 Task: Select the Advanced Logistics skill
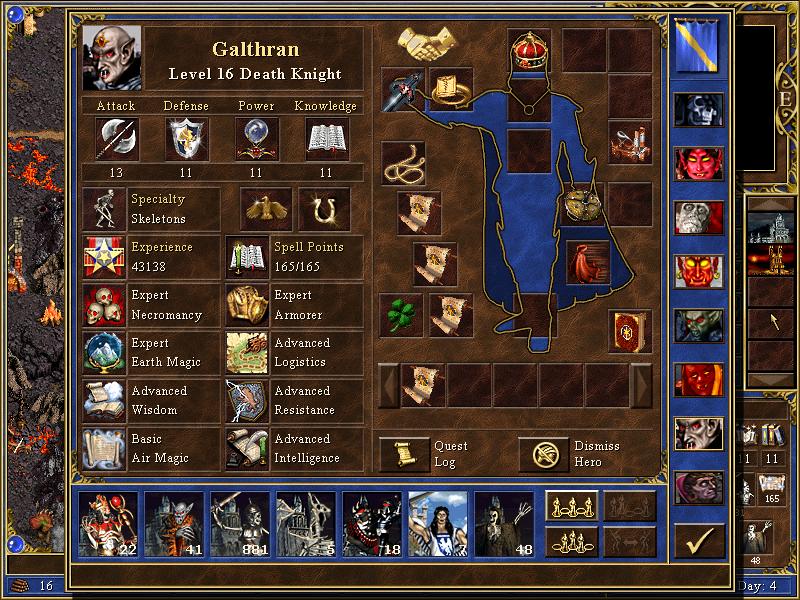click(247, 353)
